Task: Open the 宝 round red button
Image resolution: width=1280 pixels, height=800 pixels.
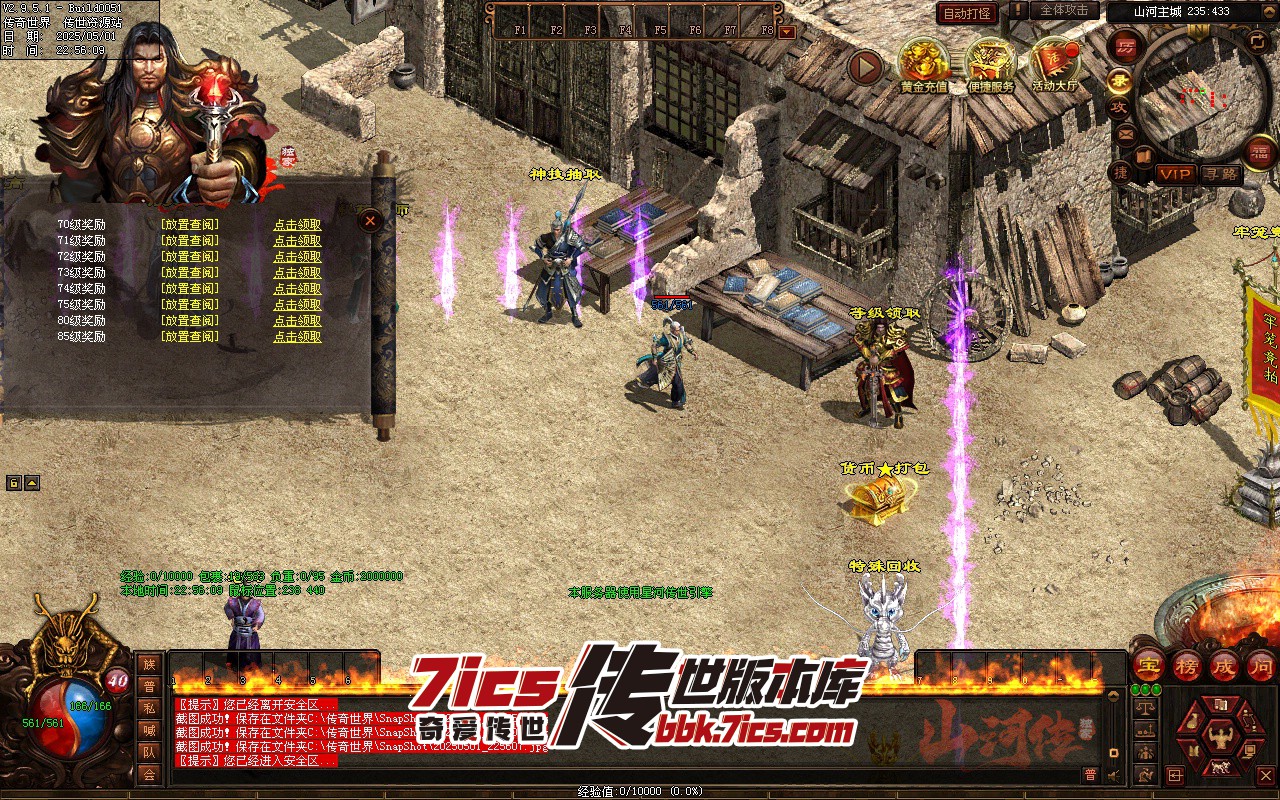Action: pyautogui.click(x=1148, y=664)
